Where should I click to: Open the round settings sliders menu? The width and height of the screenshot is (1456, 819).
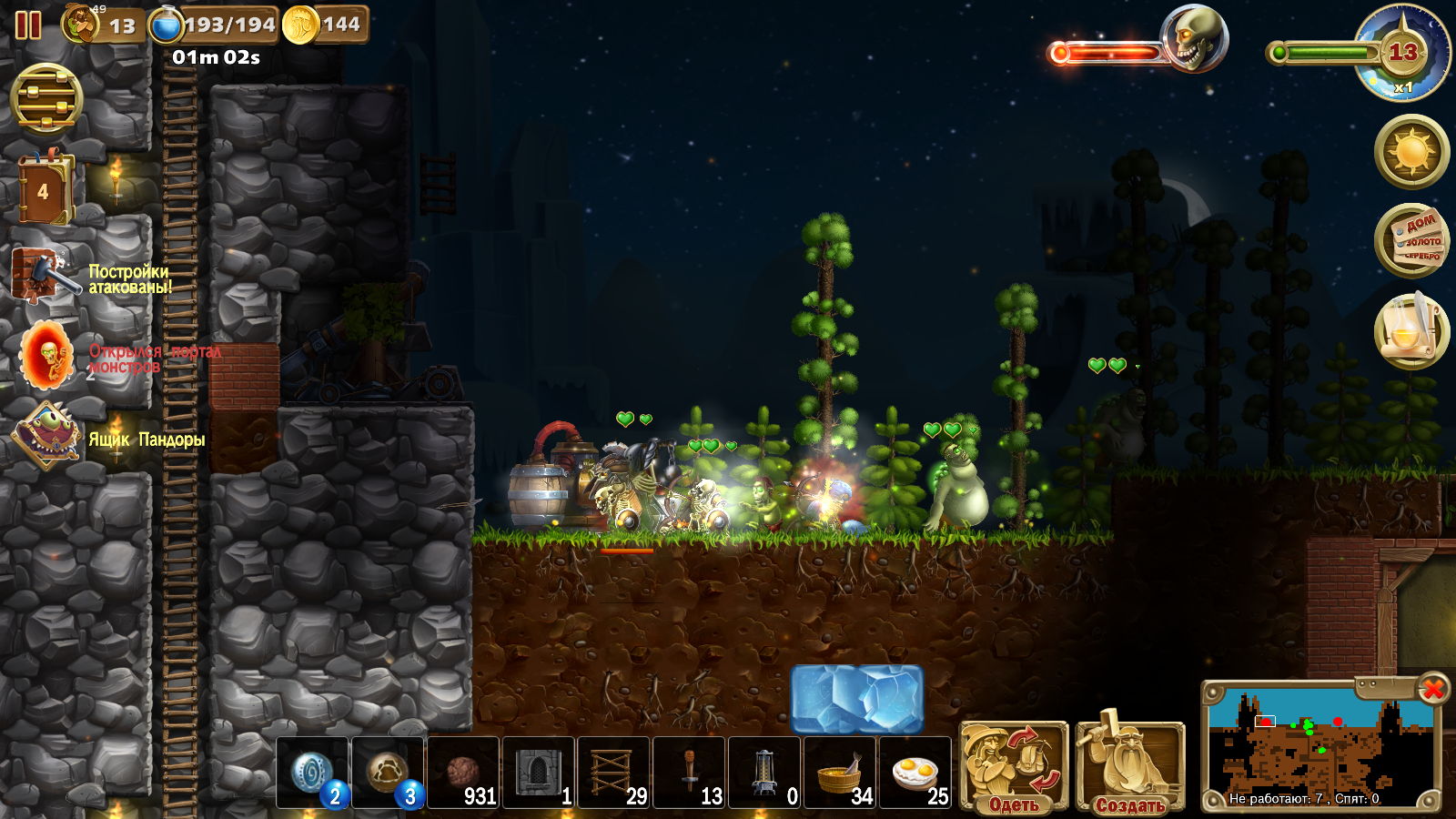coord(46,100)
